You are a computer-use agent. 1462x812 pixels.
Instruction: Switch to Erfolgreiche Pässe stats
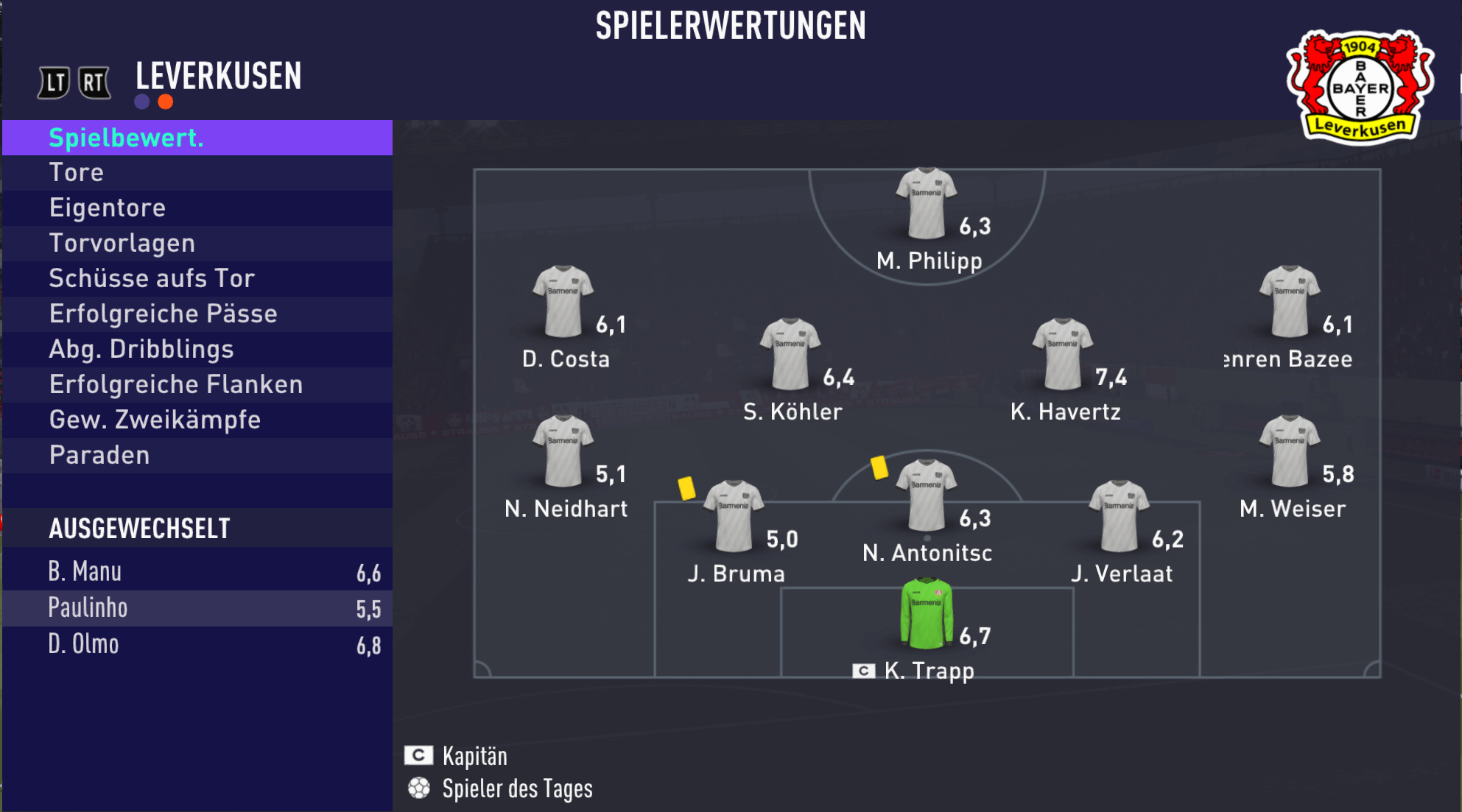point(197,314)
